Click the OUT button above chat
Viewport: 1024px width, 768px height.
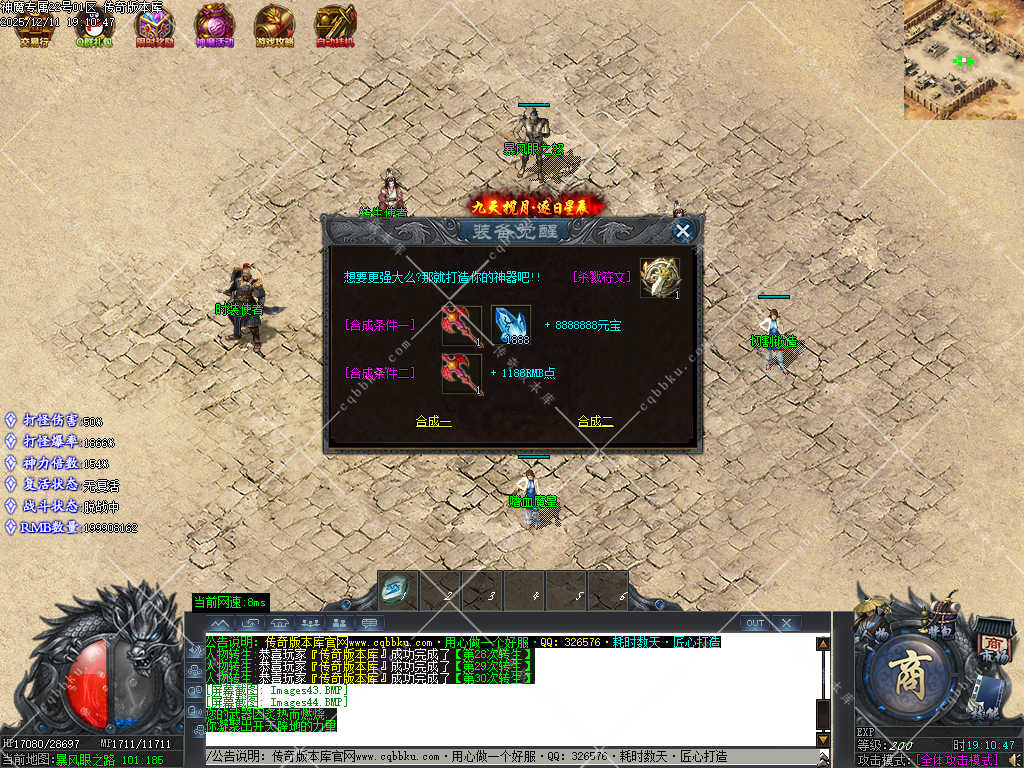[x=754, y=623]
